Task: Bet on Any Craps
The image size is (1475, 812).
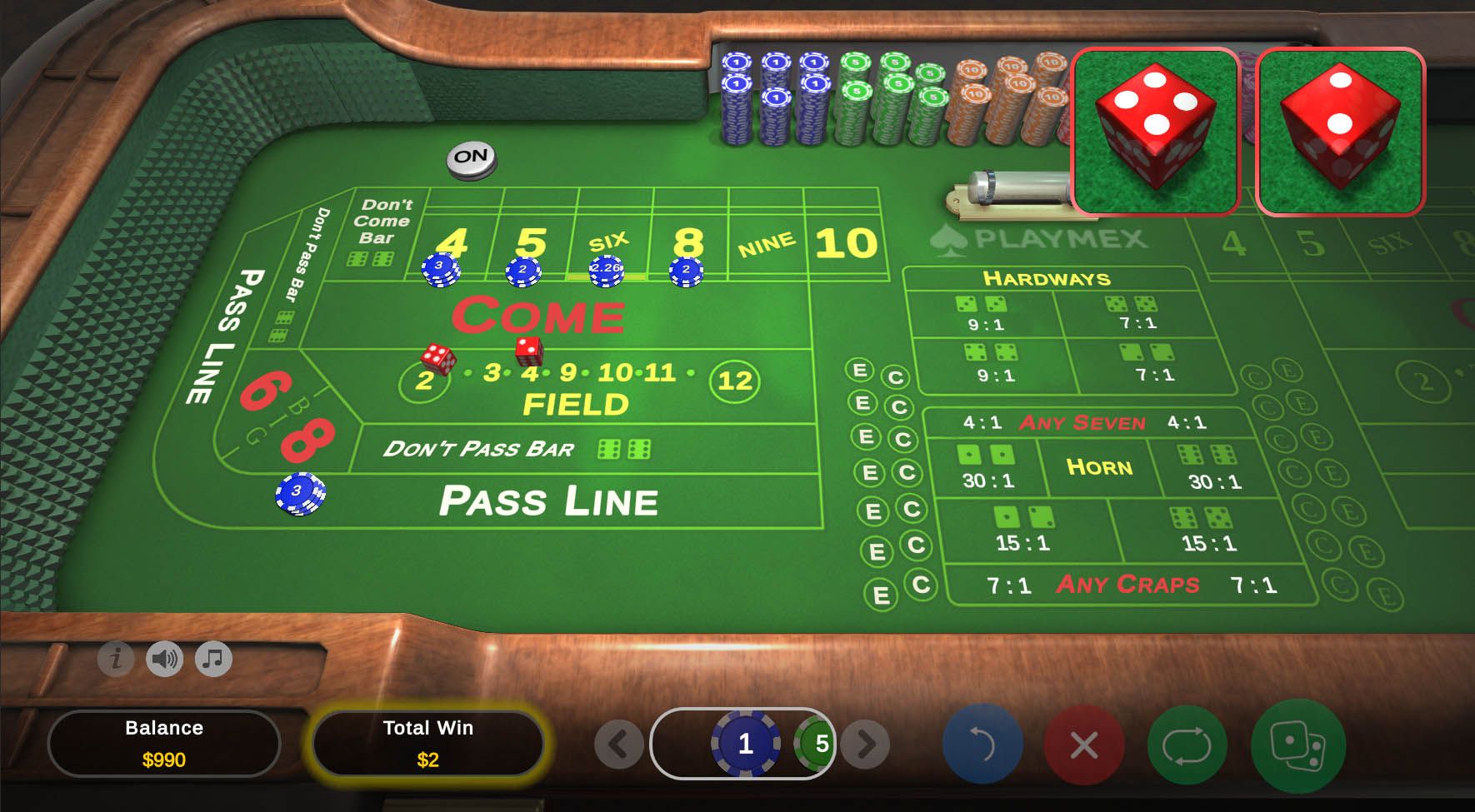Action: point(1127,584)
